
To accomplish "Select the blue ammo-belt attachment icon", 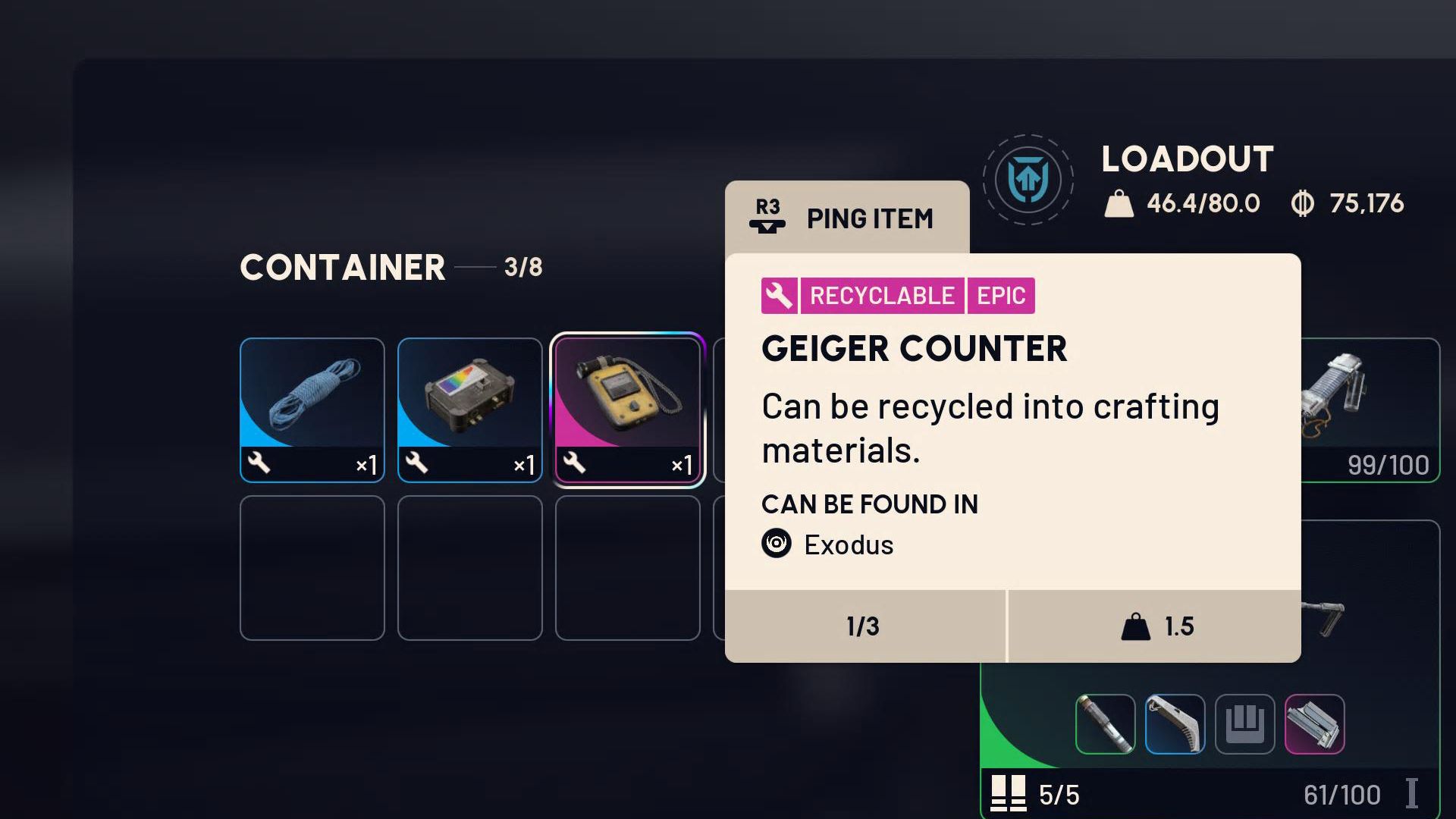I will click(x=1176, y=725).
